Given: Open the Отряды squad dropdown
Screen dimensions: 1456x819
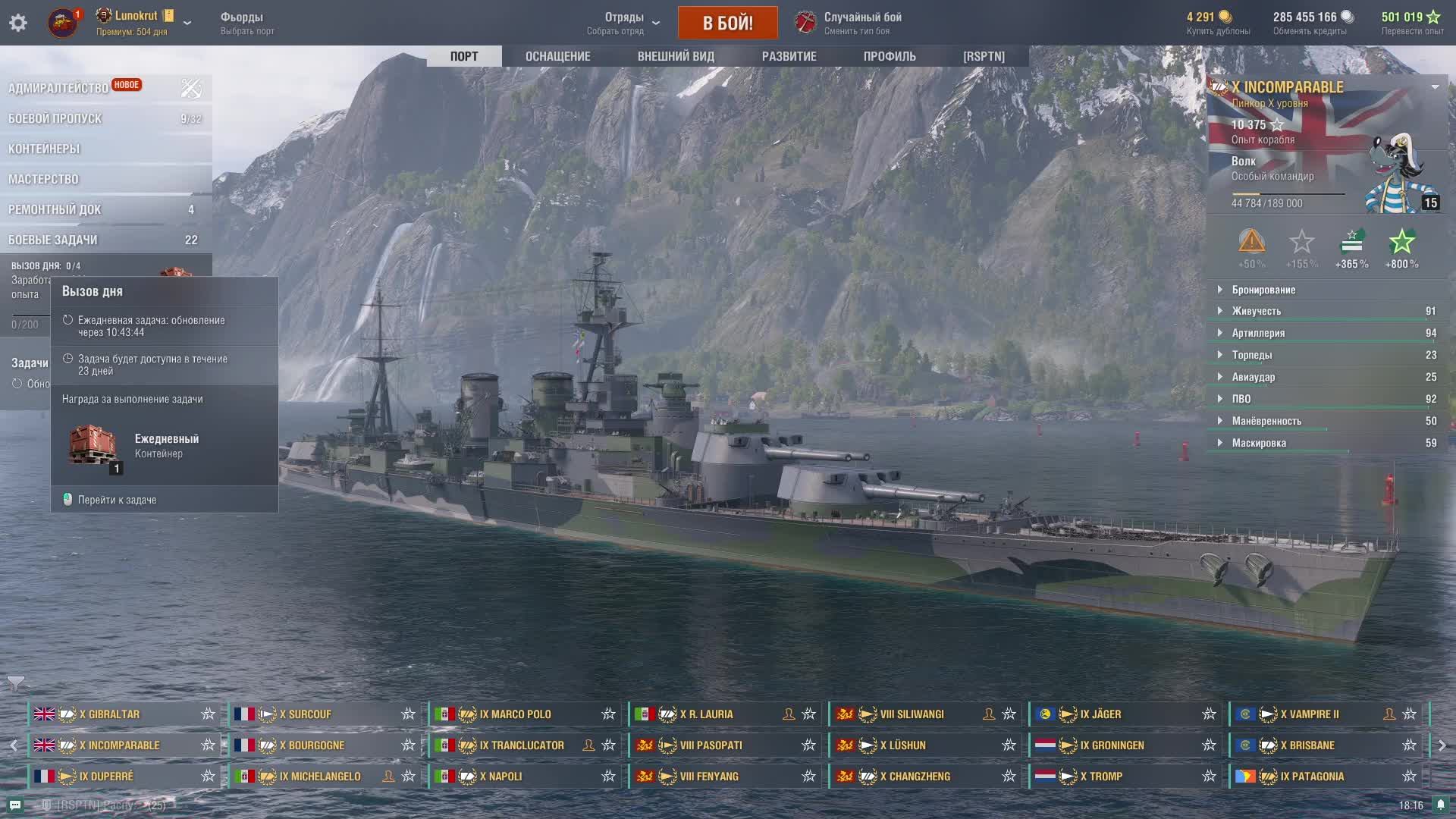Looking at the screenshot, I should click(625, 23).
